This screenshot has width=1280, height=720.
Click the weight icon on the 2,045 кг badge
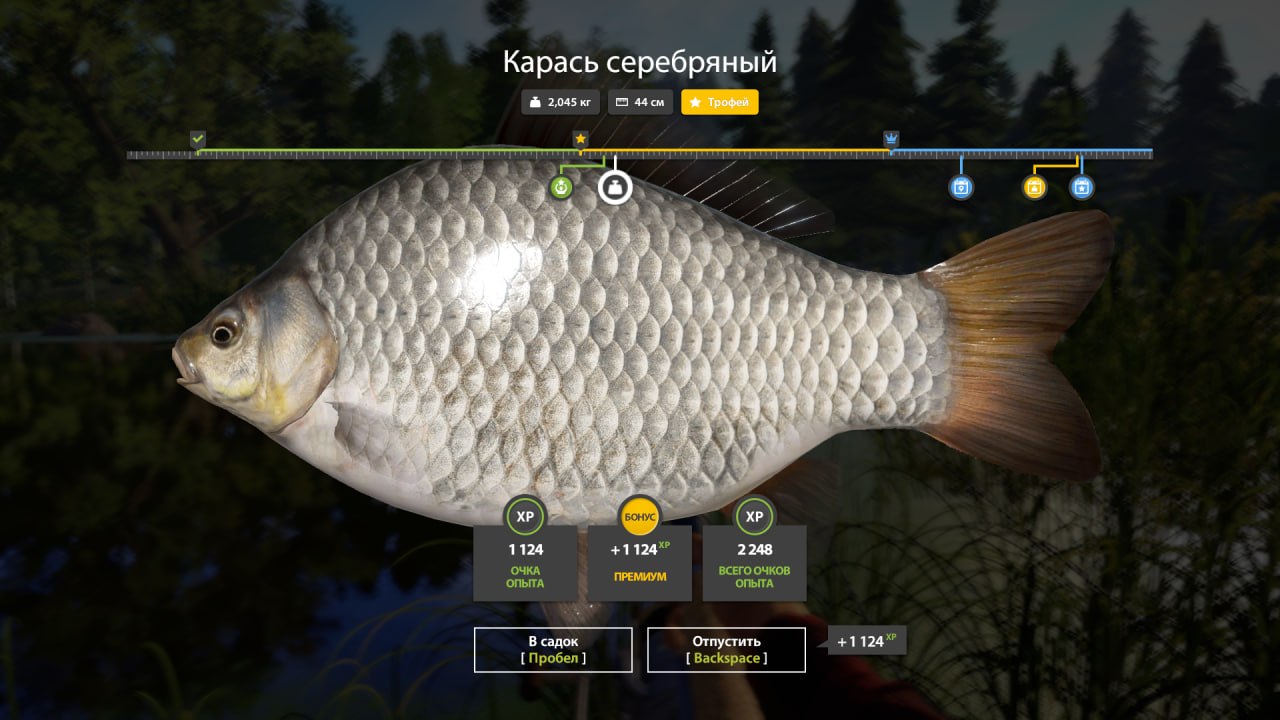point(536,101)
